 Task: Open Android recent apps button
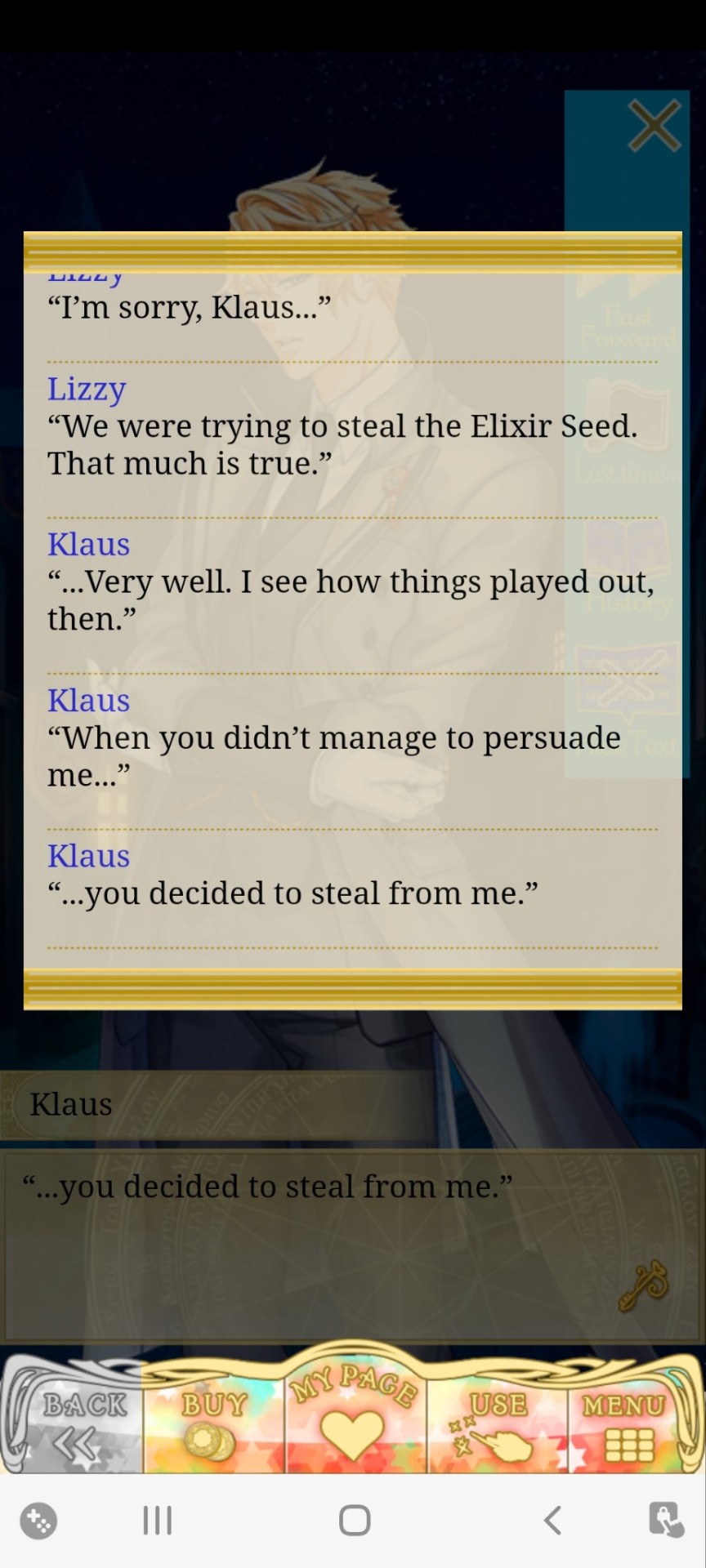point(157,1521)
